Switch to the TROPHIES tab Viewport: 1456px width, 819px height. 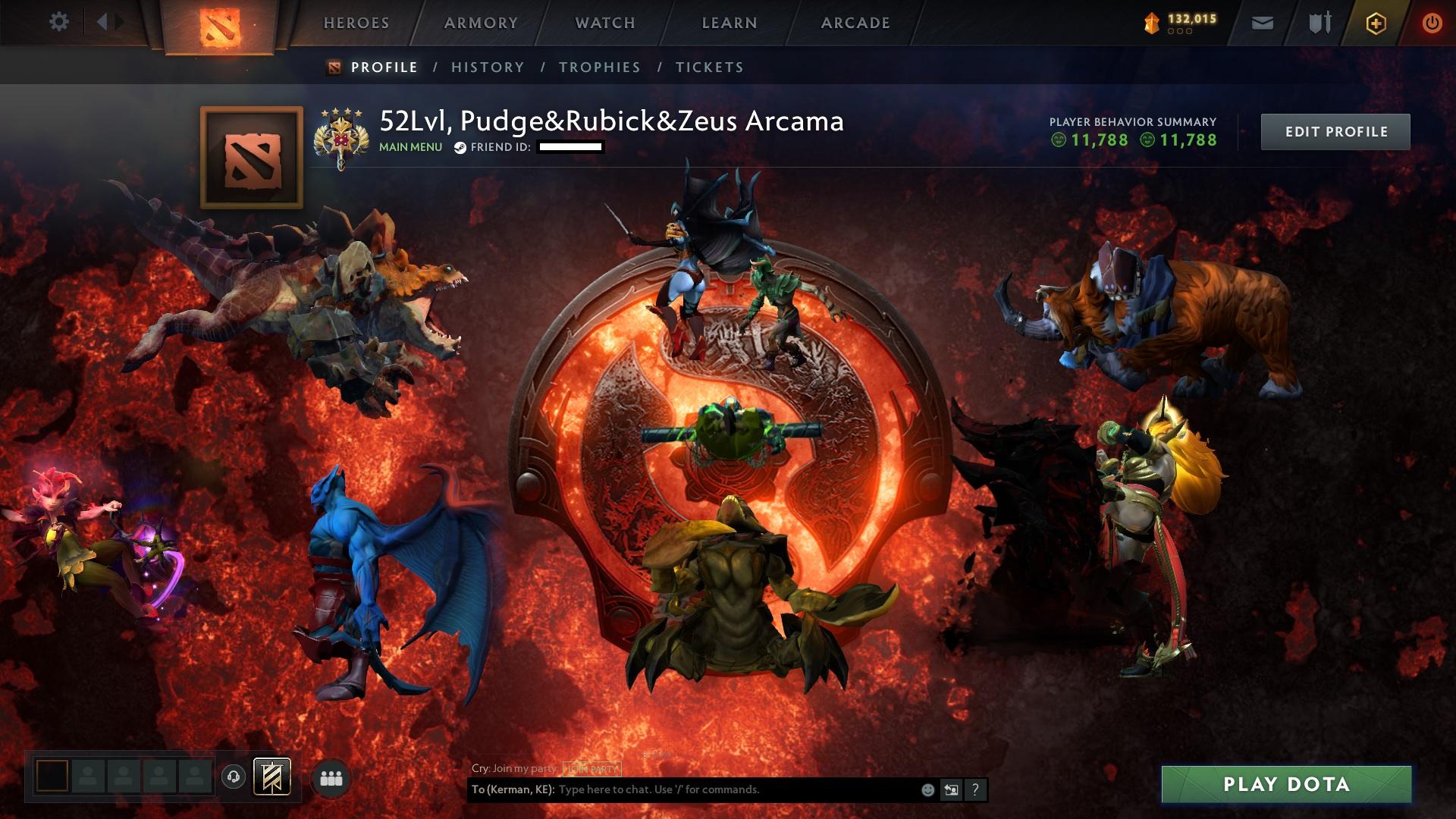pyautogui.click(x=600, y=67)
